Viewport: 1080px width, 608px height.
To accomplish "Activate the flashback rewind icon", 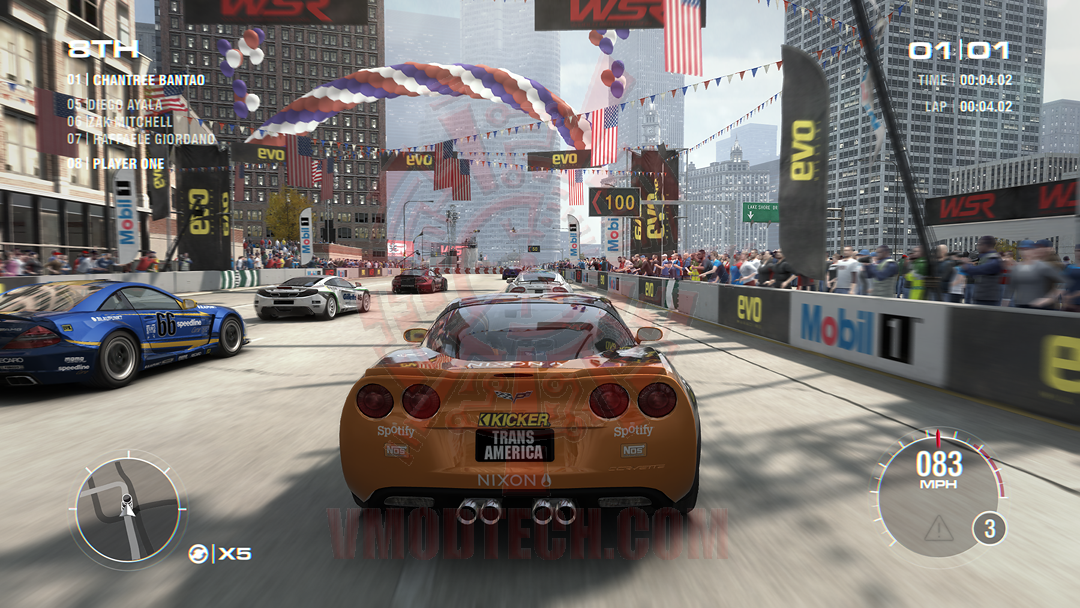I will (x=199, y=553).
